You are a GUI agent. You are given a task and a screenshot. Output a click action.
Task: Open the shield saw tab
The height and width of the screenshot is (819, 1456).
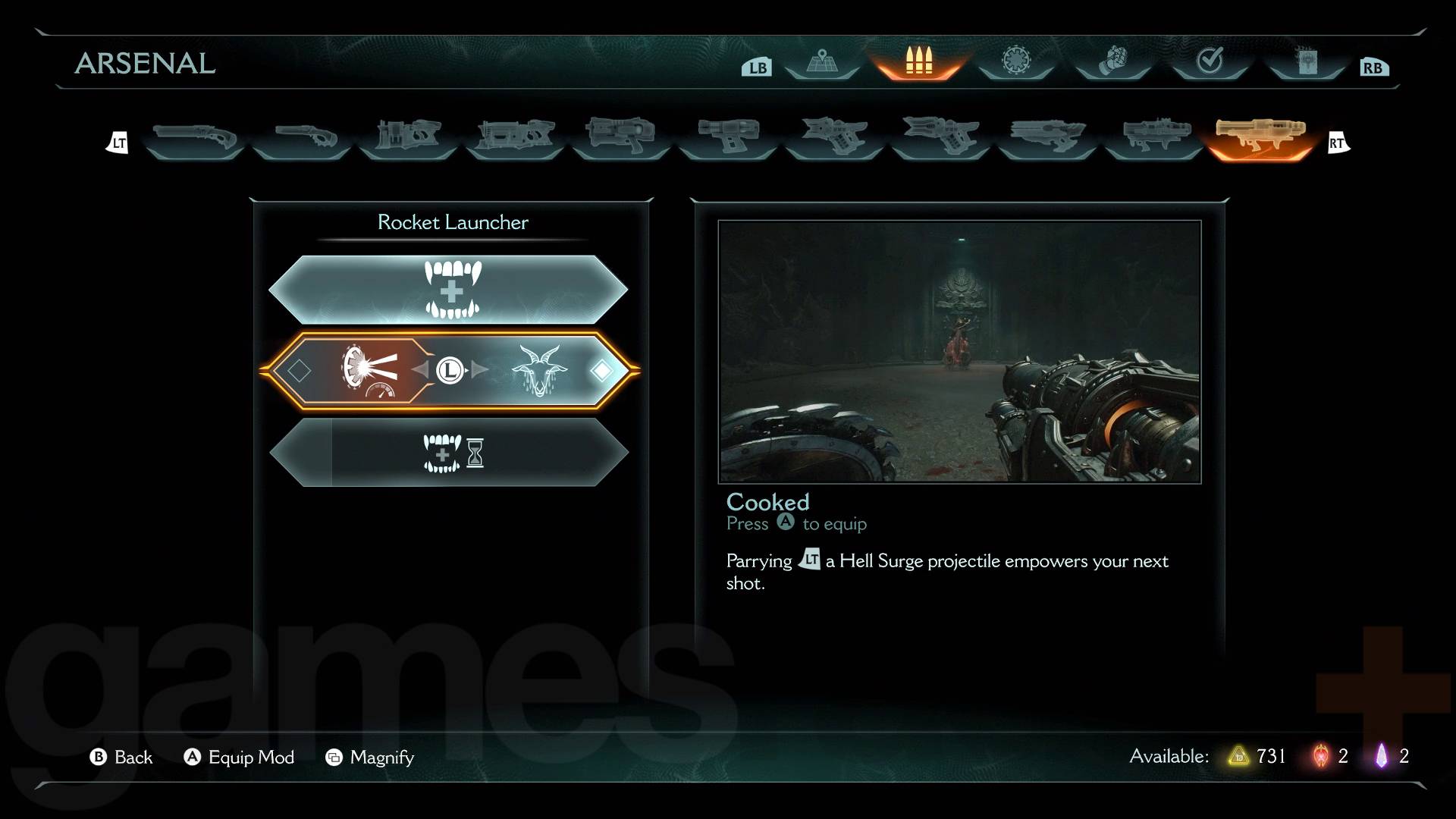click(x=1016, y=61)
